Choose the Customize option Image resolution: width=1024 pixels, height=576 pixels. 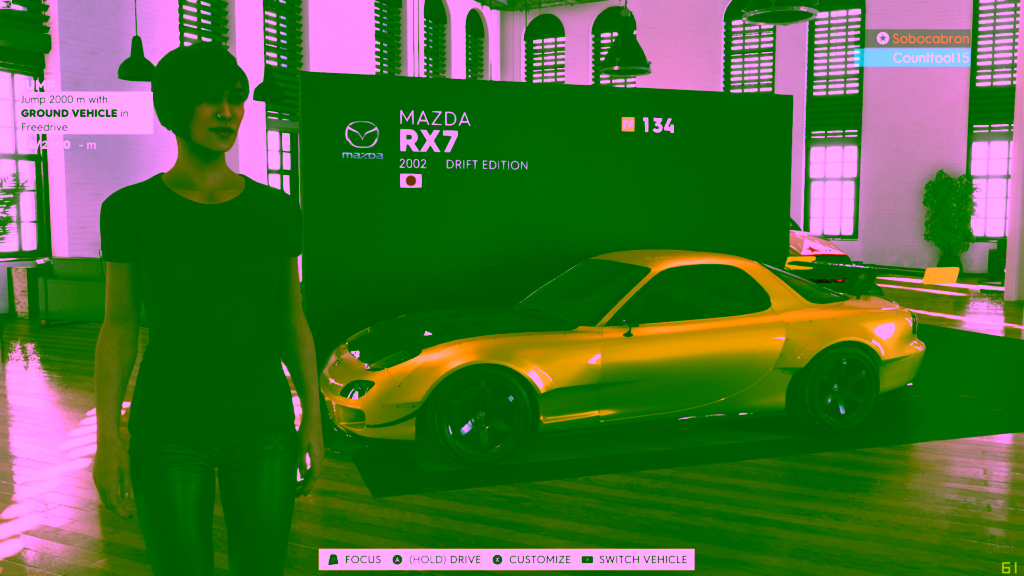point(531,560)
